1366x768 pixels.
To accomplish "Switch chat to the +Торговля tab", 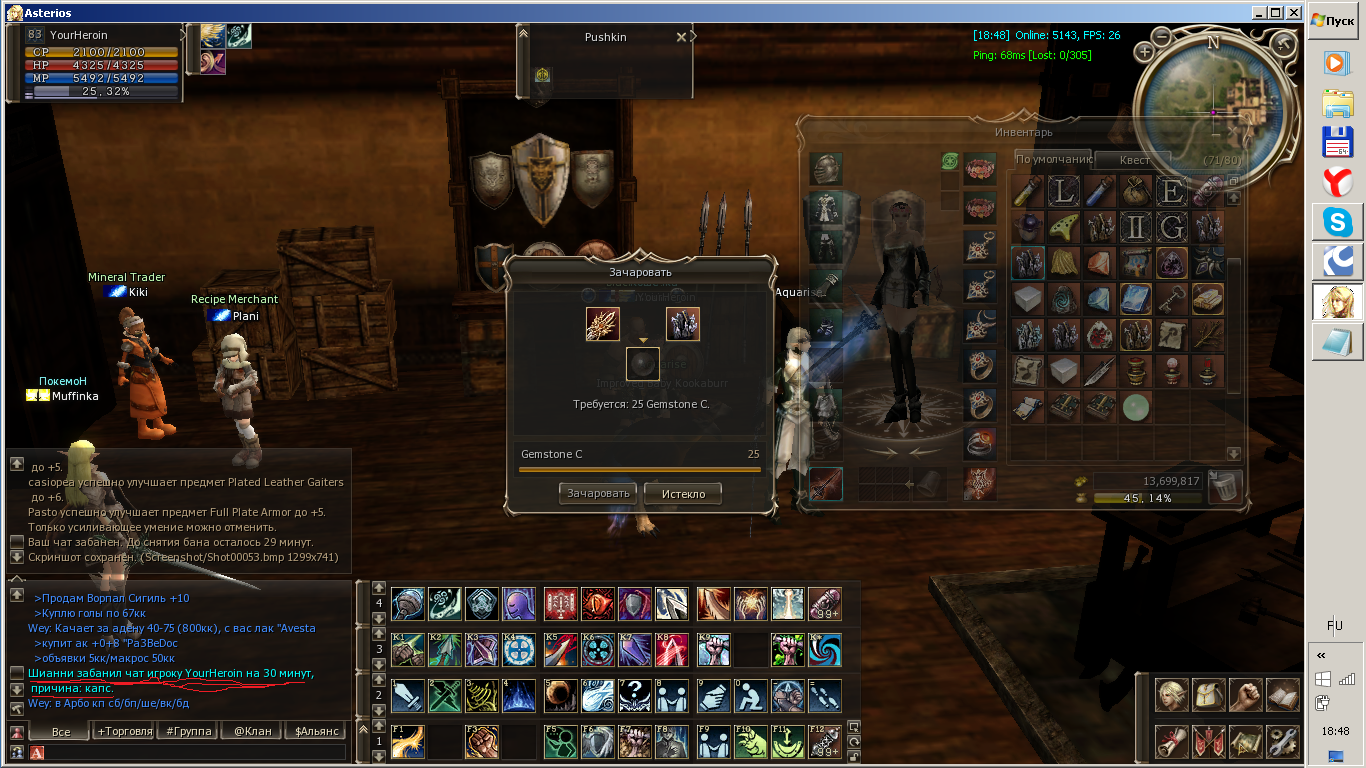I will tap(125, 731).
